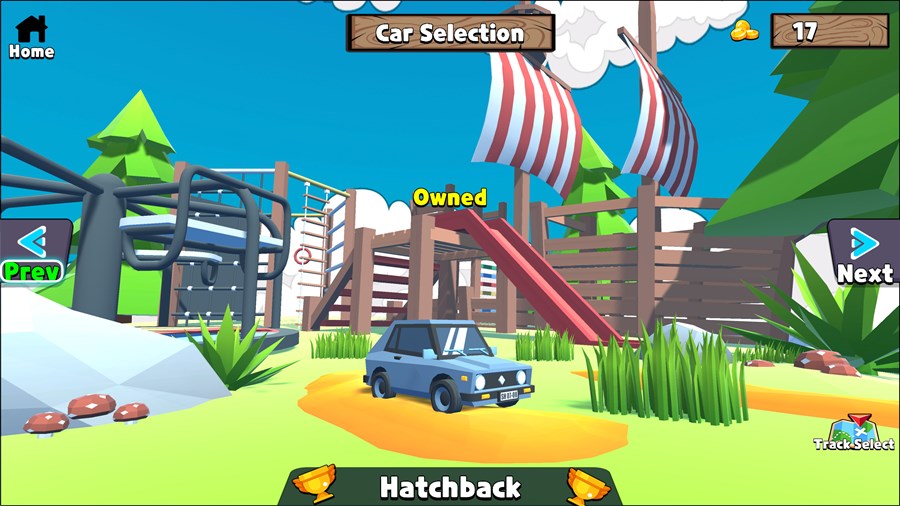Show the Next car

click(x=864, y=253)
